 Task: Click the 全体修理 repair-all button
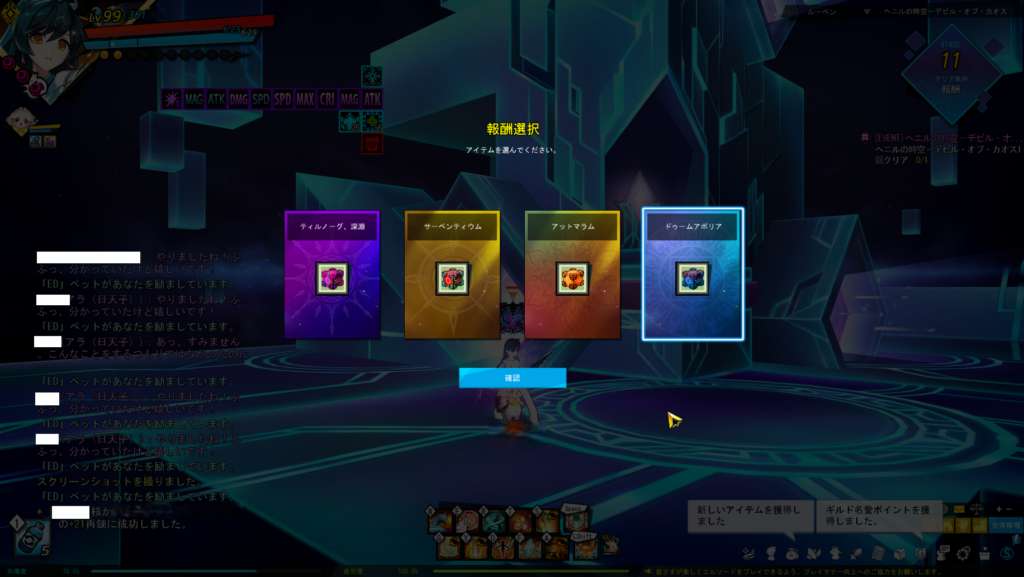point(1005,525)
